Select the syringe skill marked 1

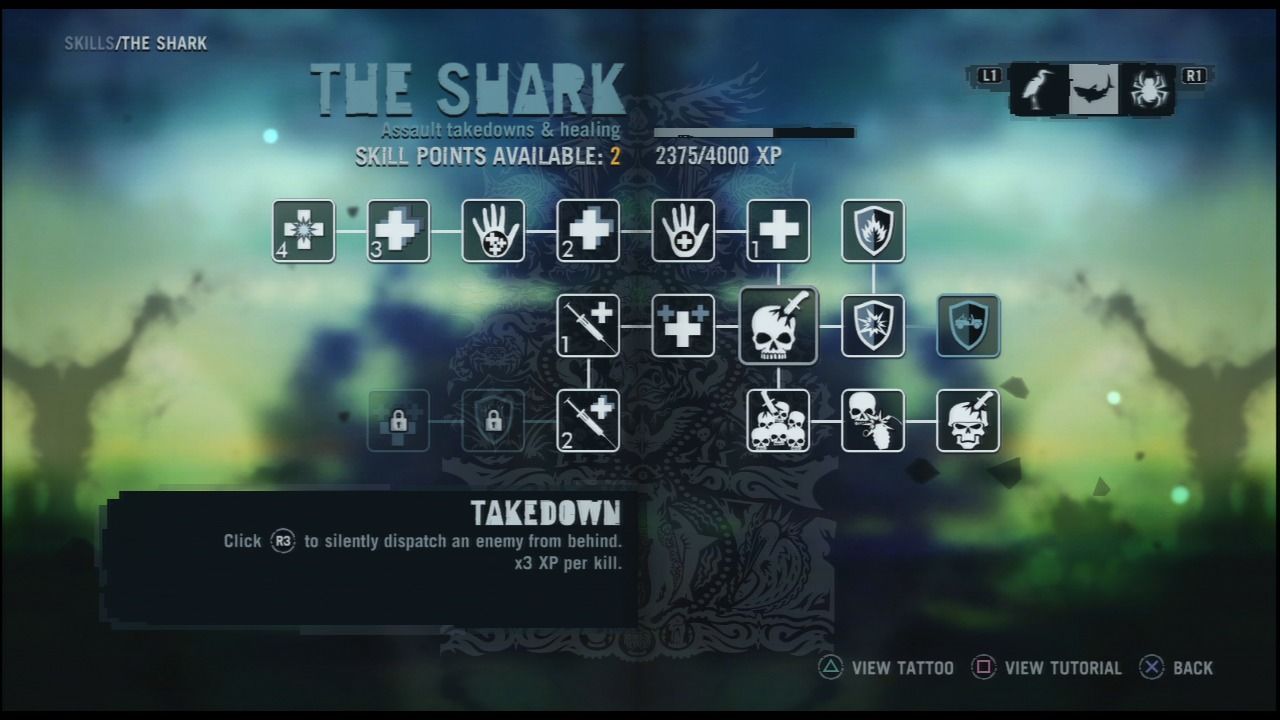tap(588, 325)
